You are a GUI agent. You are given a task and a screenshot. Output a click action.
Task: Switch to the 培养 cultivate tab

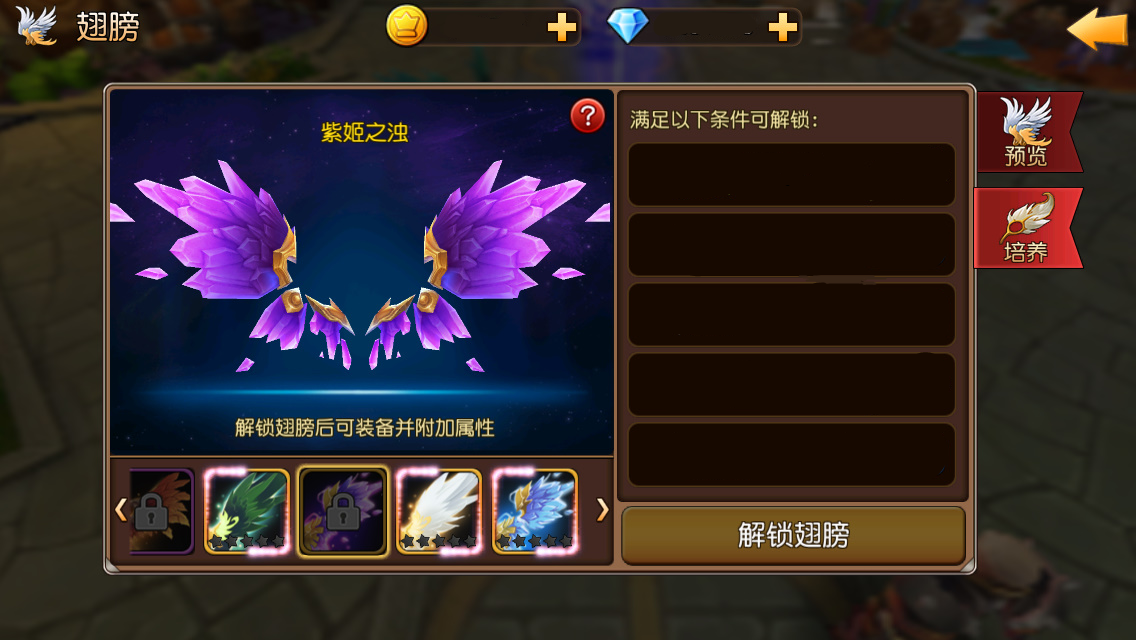1027,228
